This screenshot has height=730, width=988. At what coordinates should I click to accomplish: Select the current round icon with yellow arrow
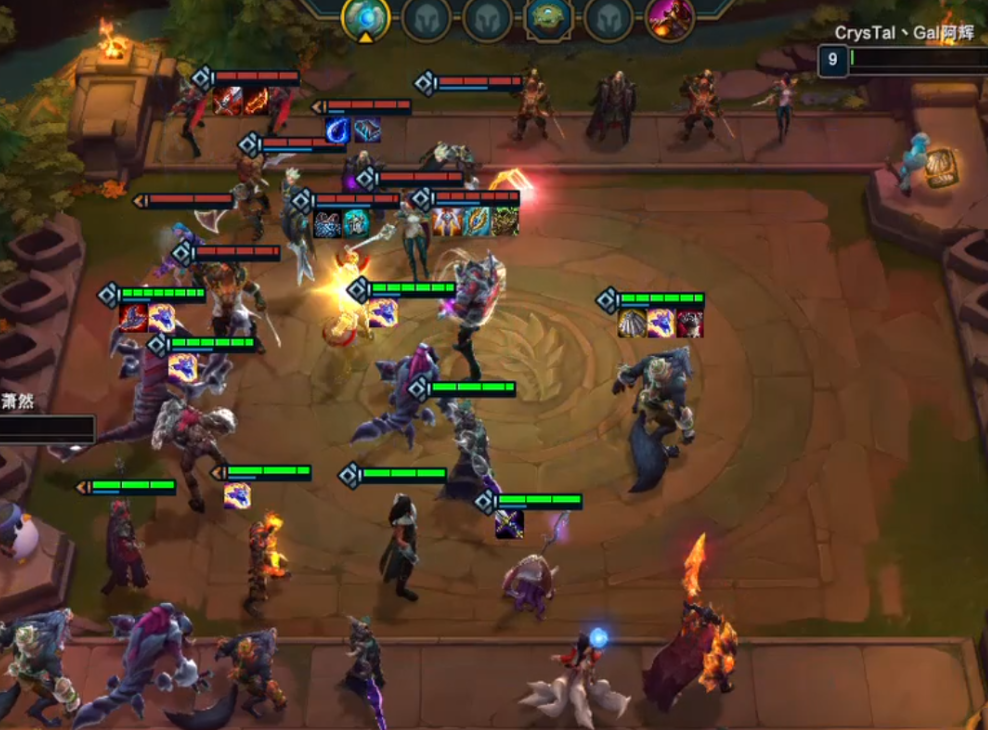366,18
